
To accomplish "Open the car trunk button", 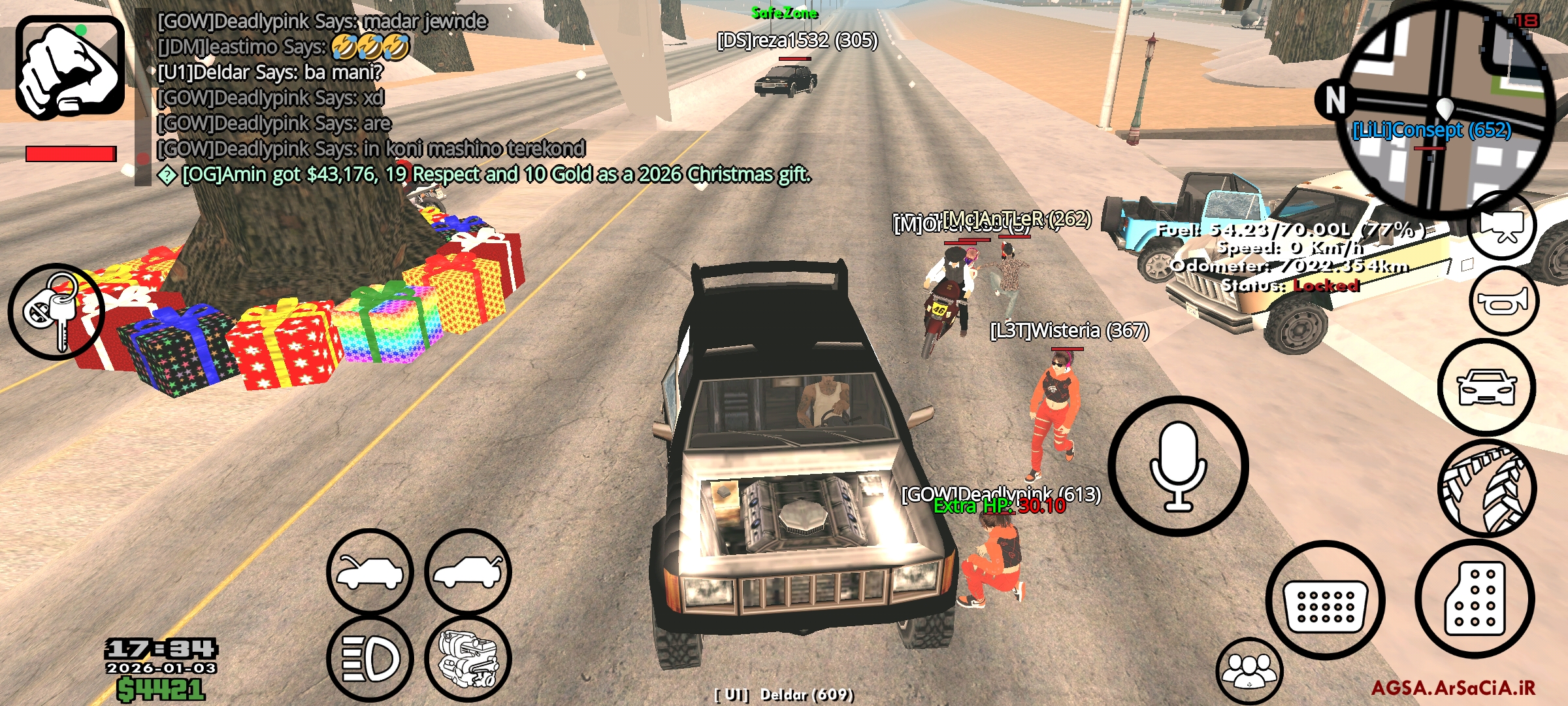I will (x=468, y=572).
